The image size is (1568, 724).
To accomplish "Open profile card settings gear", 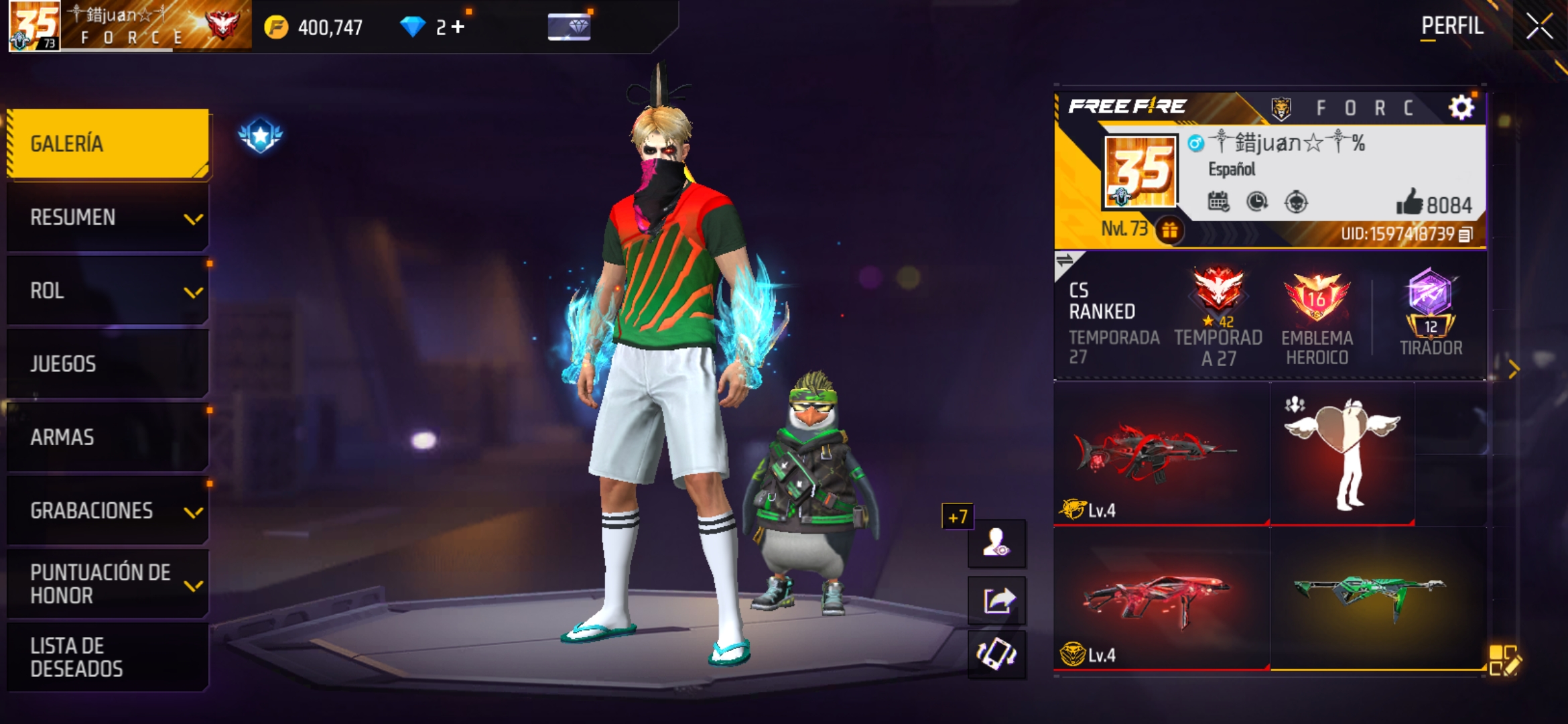I will [x=1461, y=107].
